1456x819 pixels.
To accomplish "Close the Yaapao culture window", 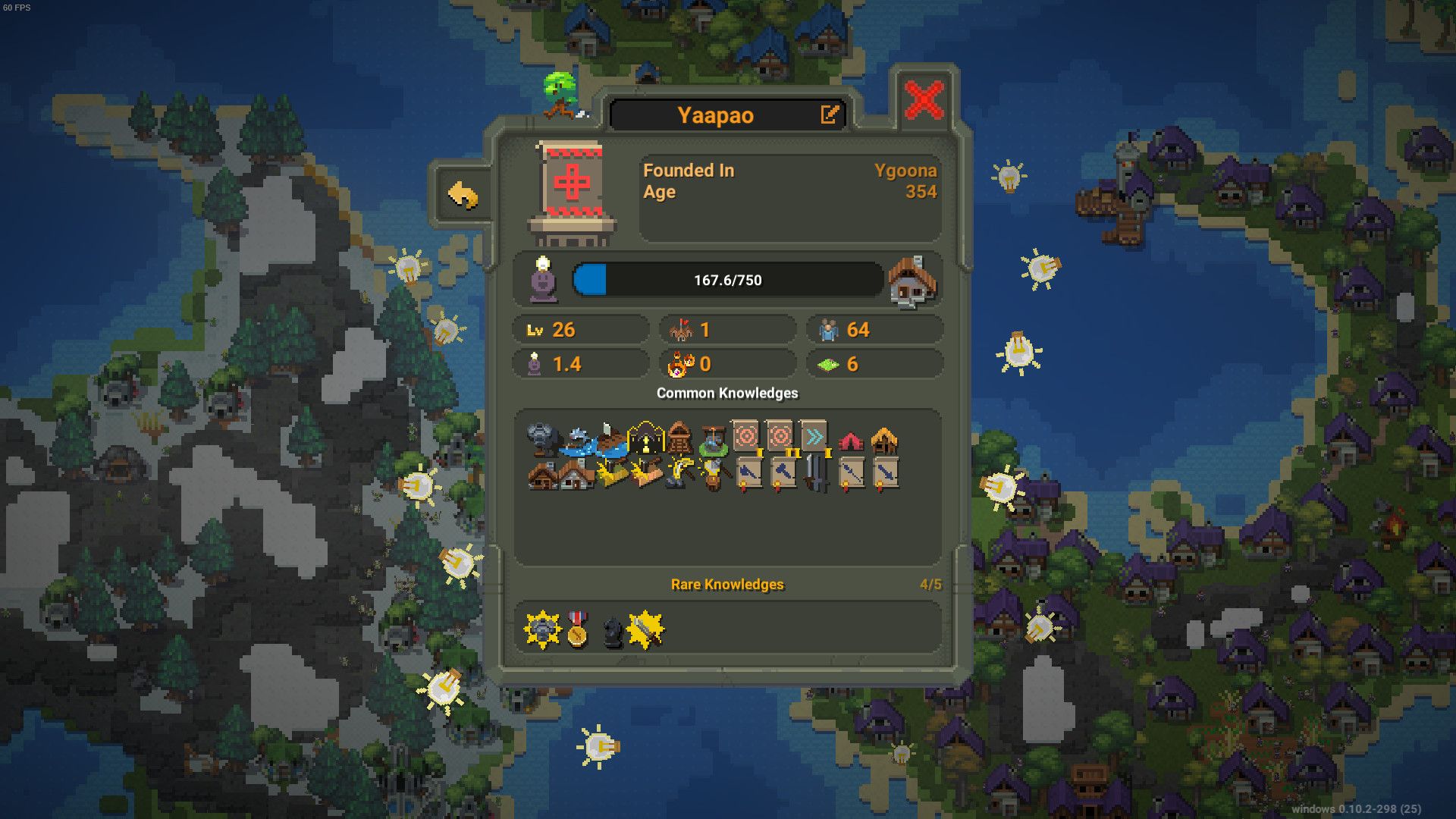I will click(924, 100).
